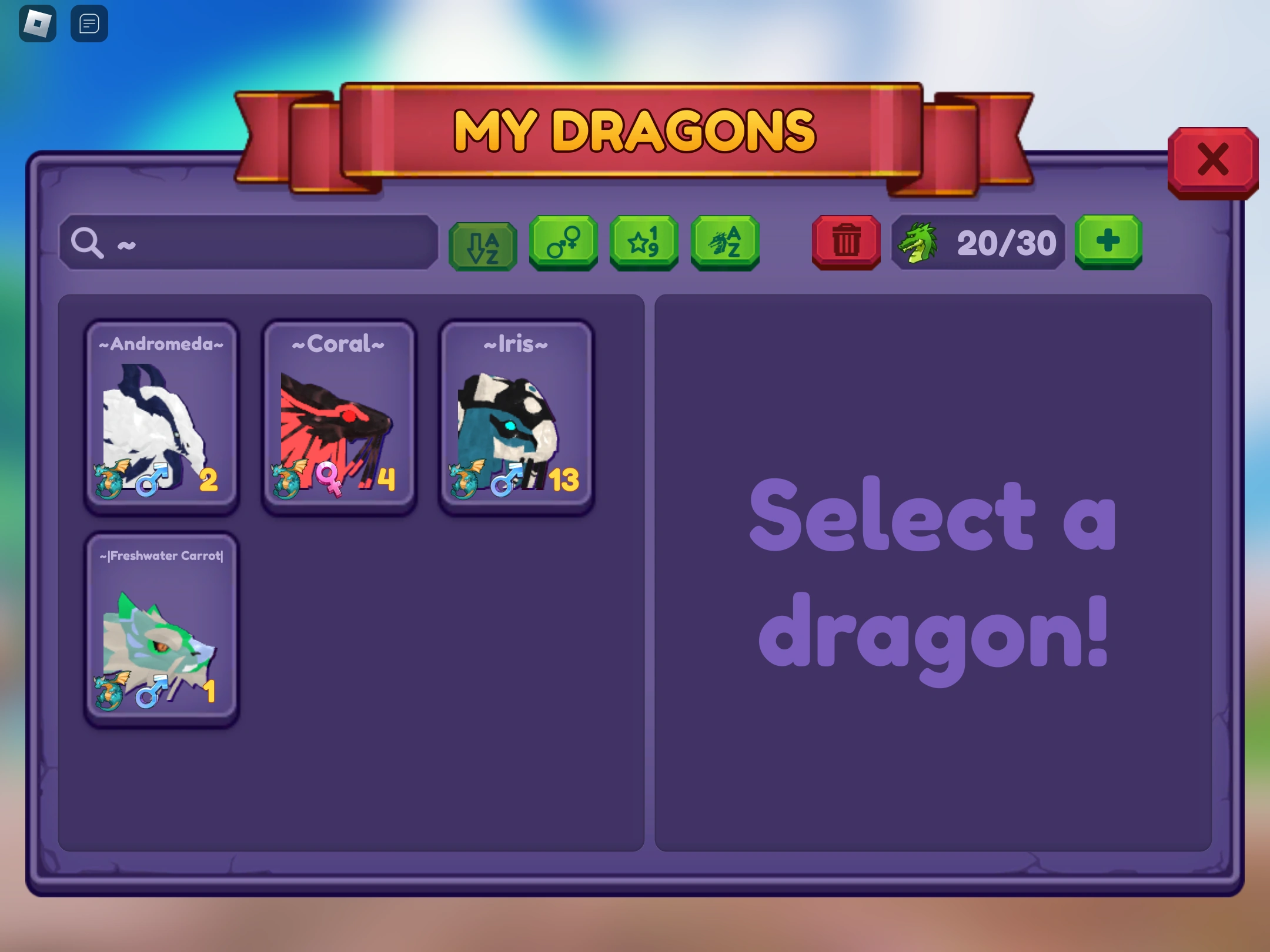
Task: Open the Roblox menu icon
Action: (38, 22)
